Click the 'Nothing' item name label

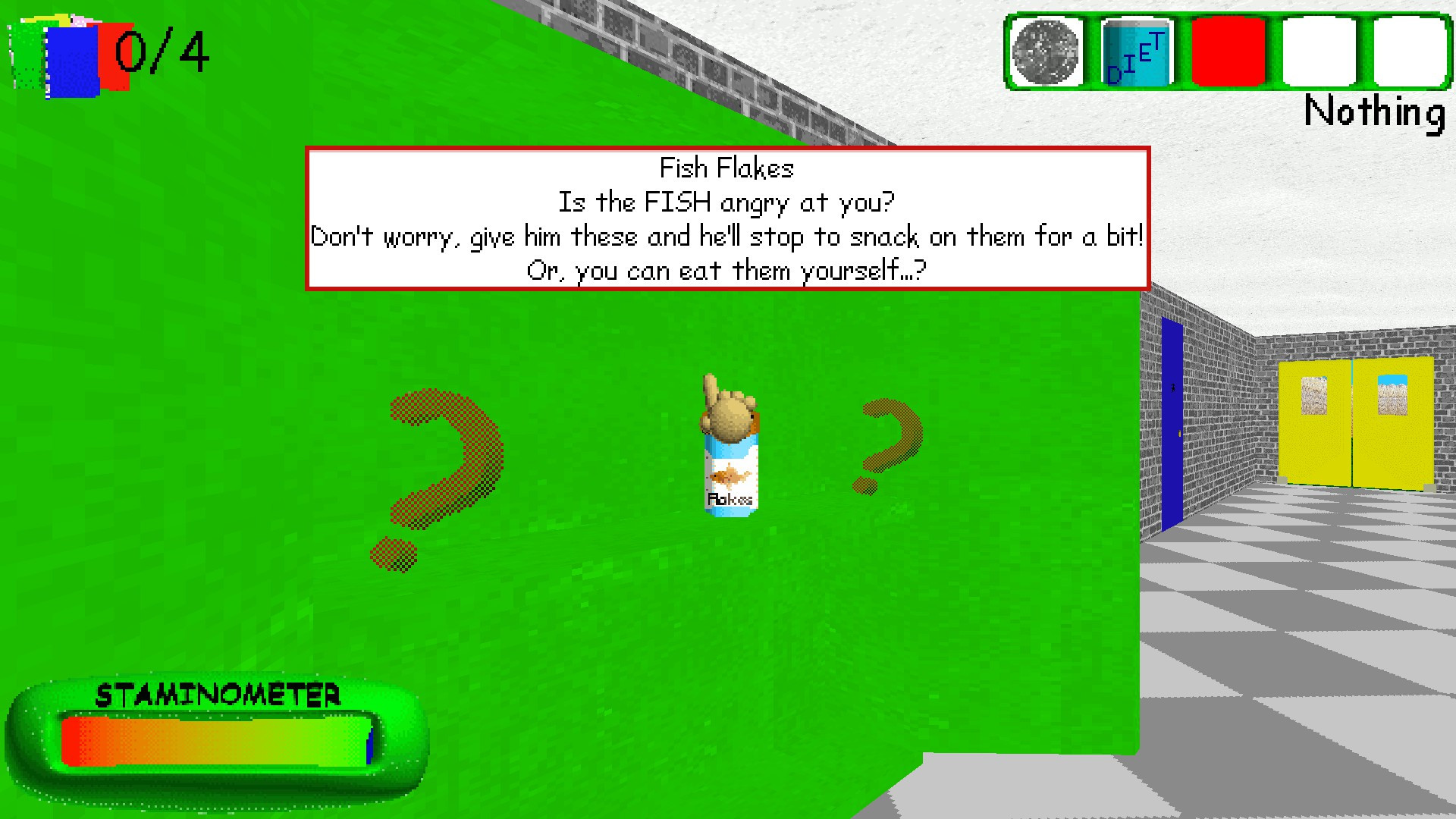pyautogui.click(x=1374, y=114)
